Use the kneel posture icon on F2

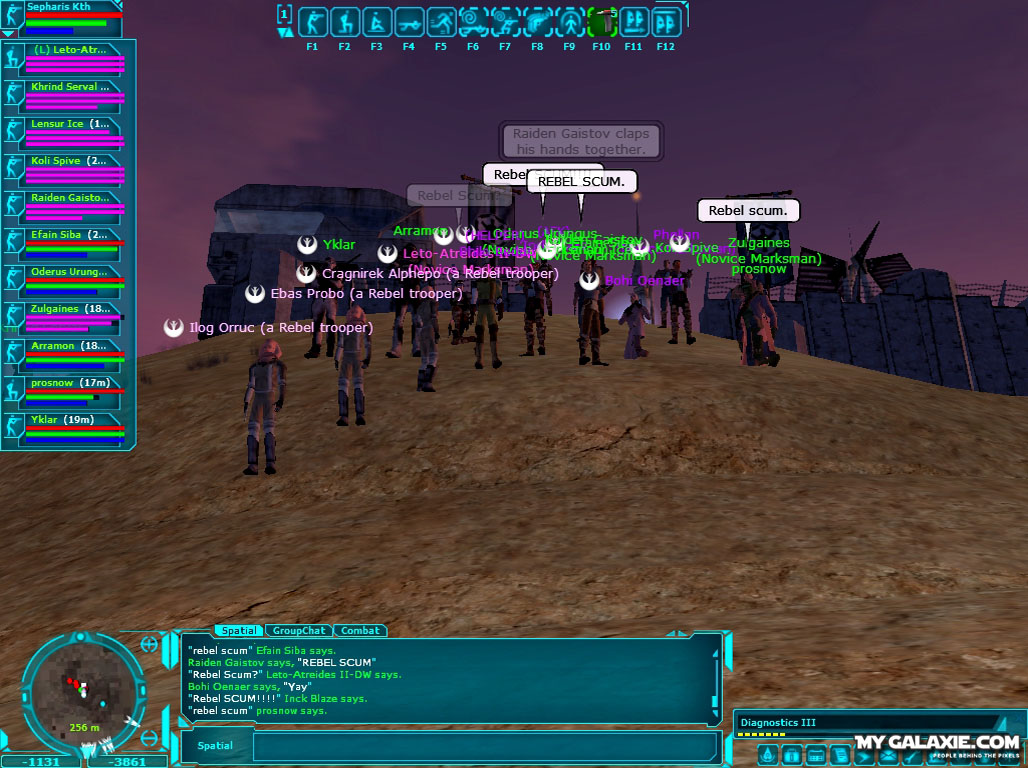point(344,21)
